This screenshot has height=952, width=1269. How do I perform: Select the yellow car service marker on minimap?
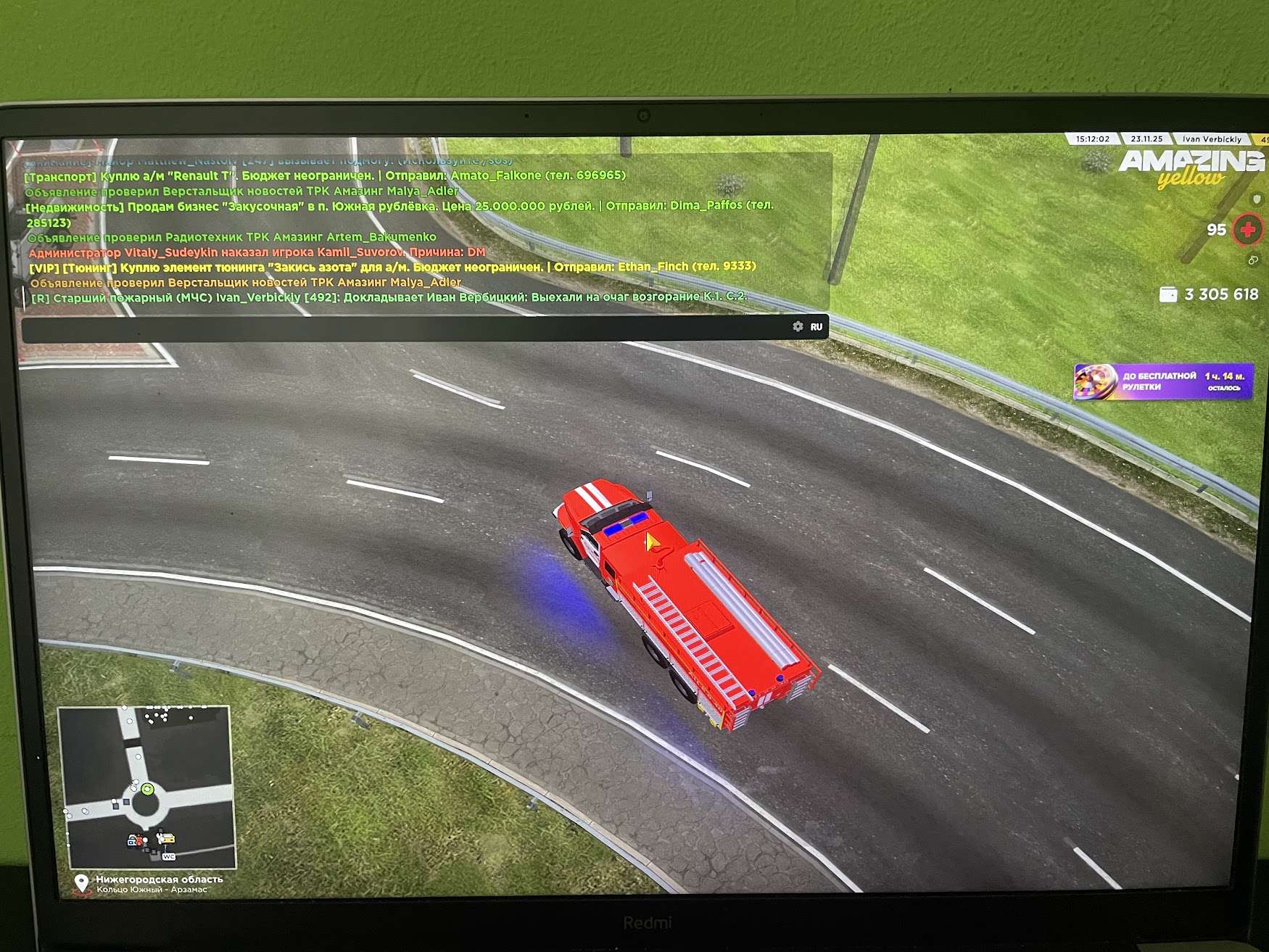tap(167, 838)
